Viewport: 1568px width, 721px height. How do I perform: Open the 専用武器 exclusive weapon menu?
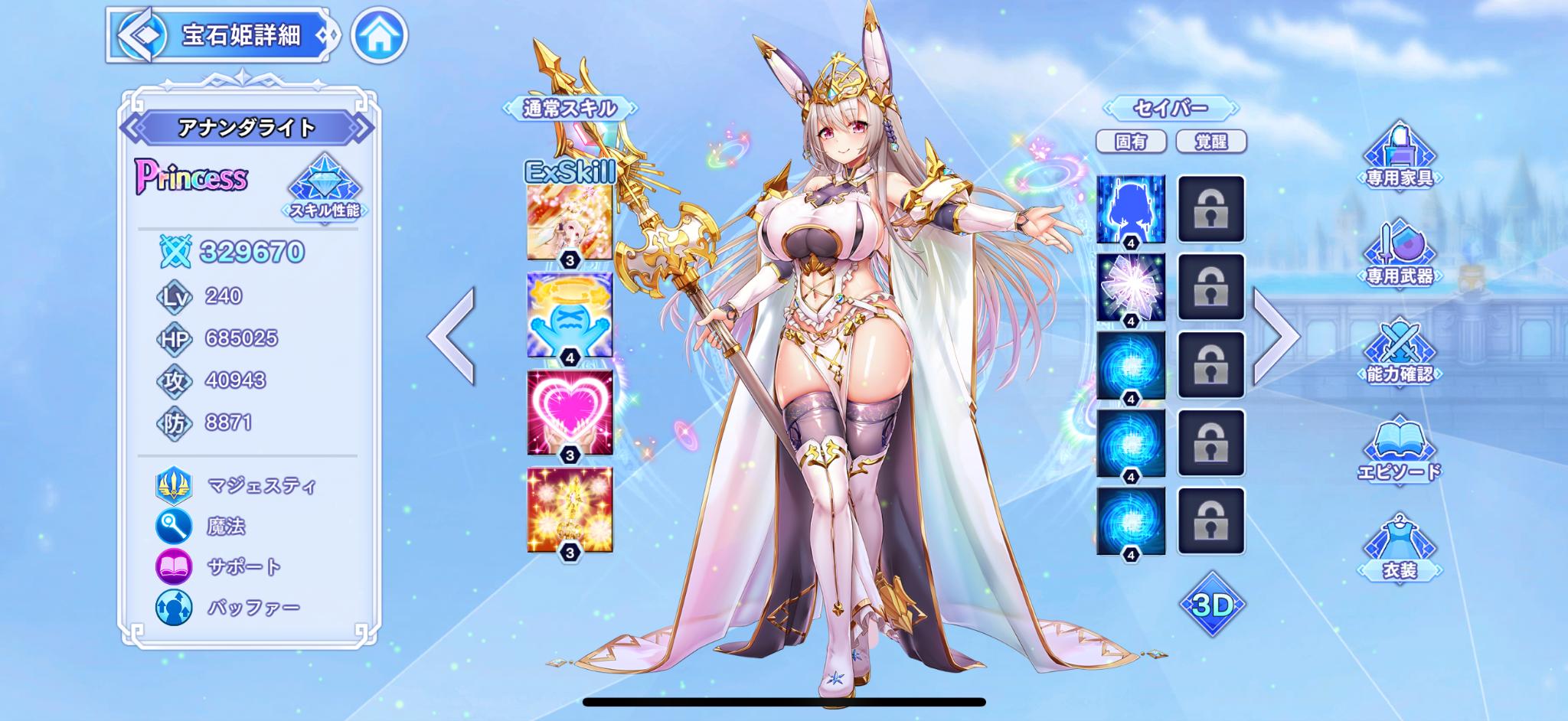point(1399,255)
